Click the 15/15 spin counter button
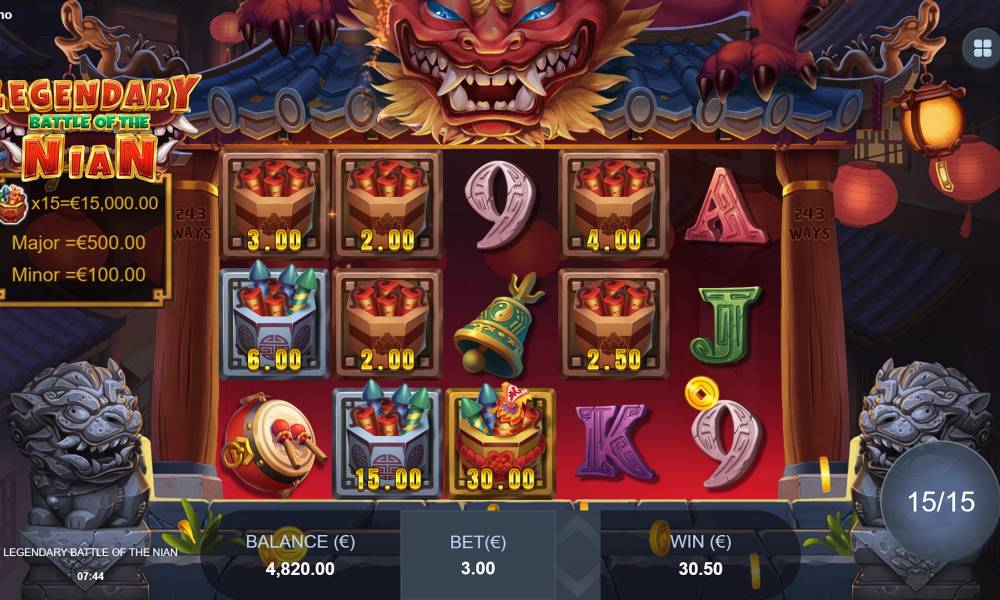Viewport: 1000px width, 600px height. pos(940,501)
